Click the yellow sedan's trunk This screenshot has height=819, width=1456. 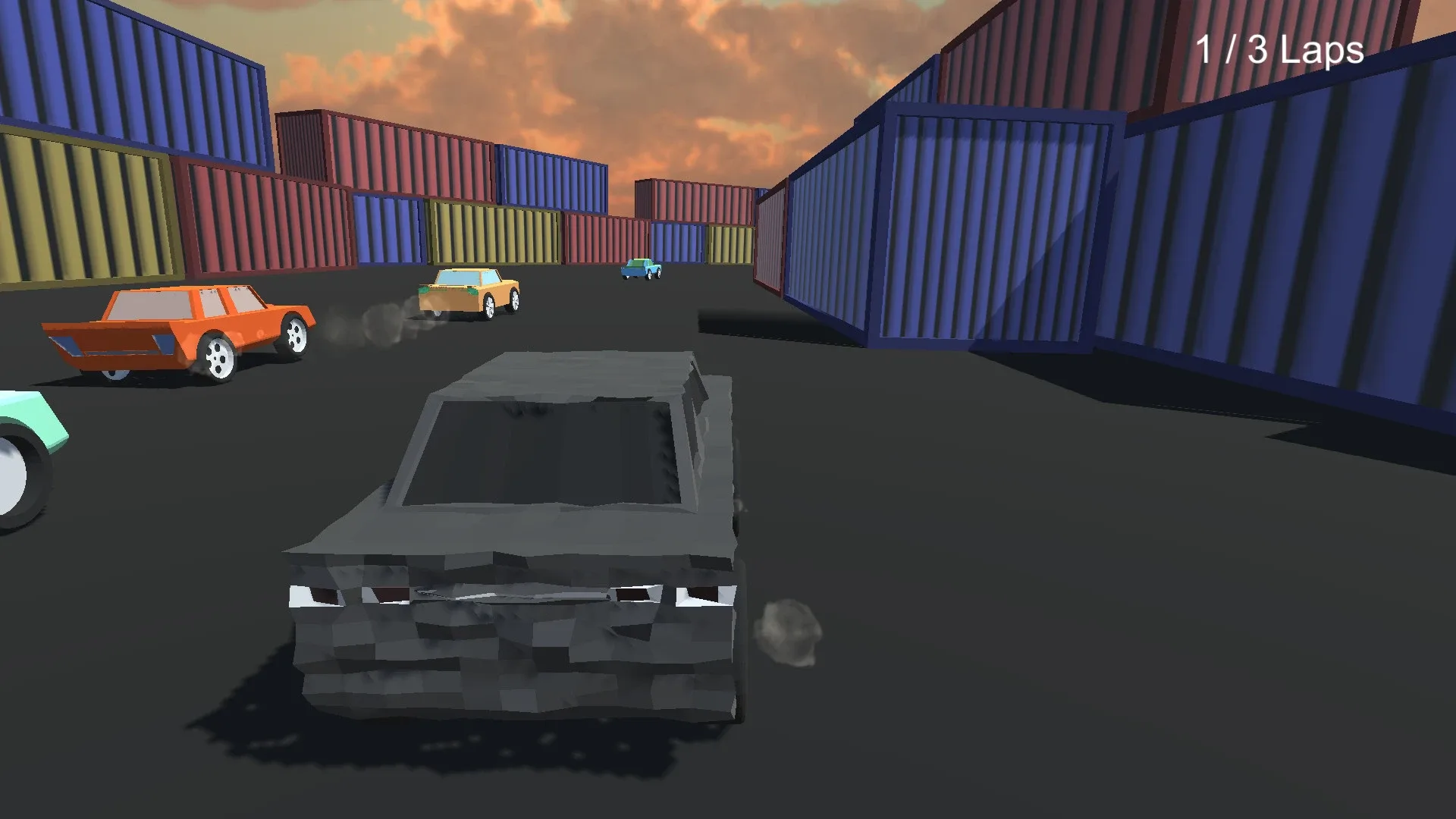click(x=447, y=296)
